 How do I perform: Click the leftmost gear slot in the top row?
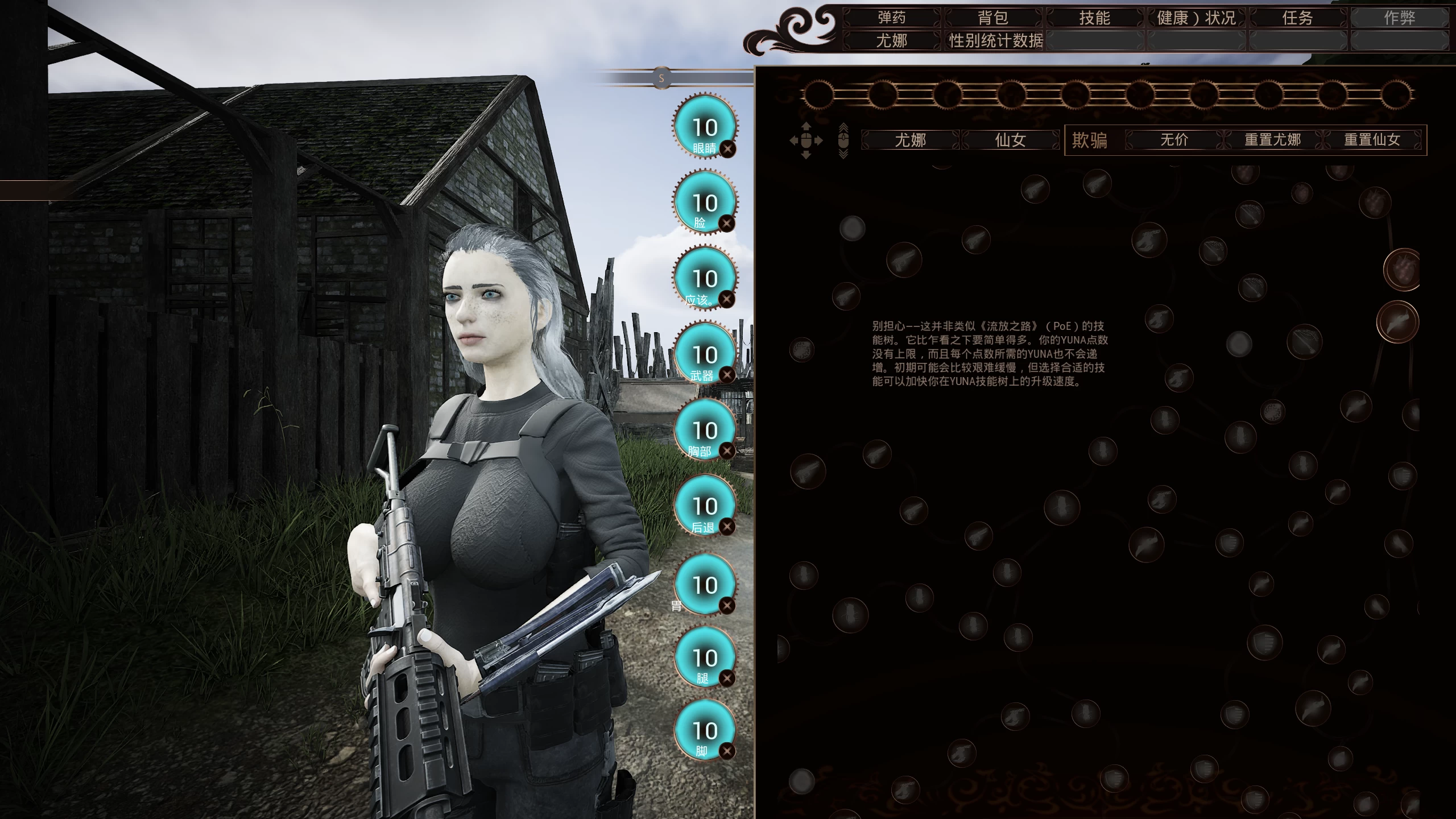(x=818, y=96)
